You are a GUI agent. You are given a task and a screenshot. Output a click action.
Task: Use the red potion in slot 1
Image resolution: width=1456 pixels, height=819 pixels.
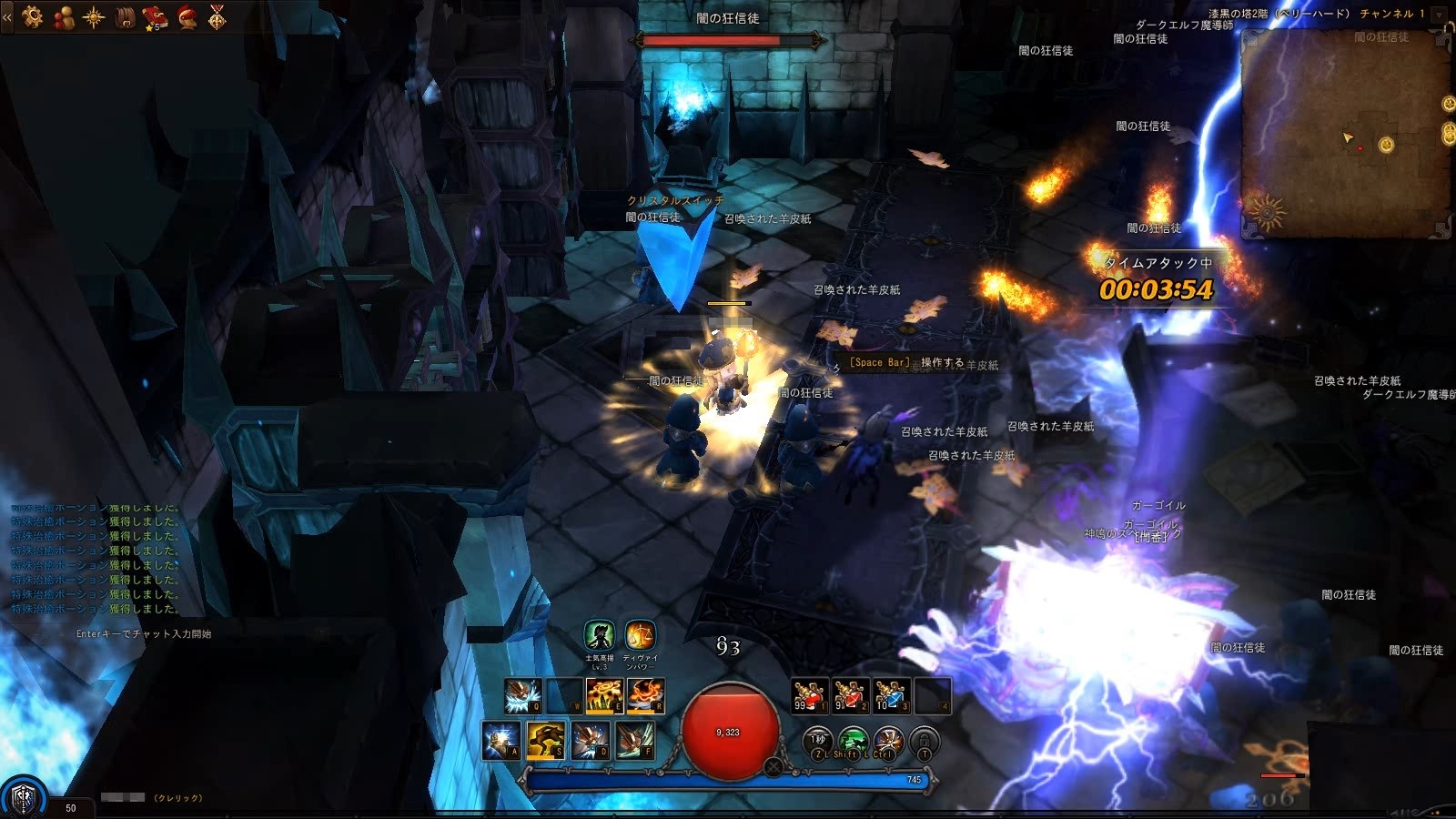(x=809, y=695)
